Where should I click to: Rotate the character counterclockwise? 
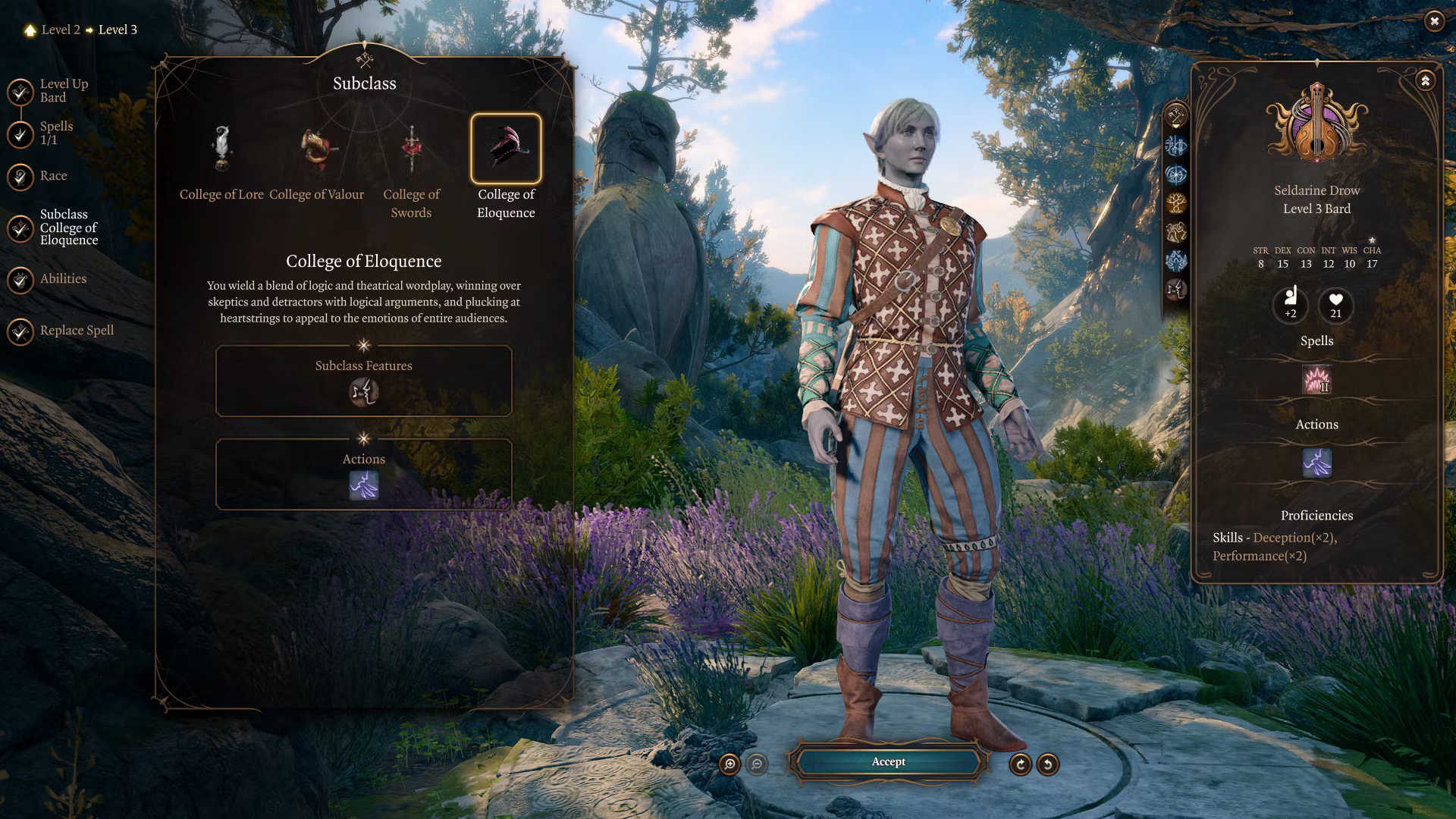1048,764
